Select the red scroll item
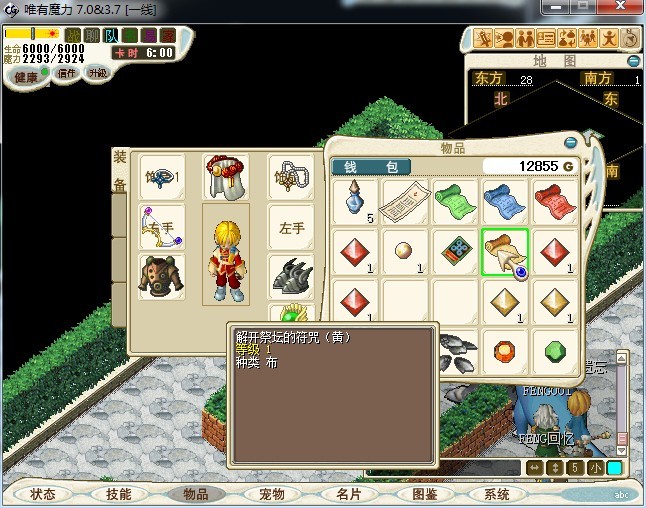The image size is (646, 508). pyautogui.click(x=555, y=202)
